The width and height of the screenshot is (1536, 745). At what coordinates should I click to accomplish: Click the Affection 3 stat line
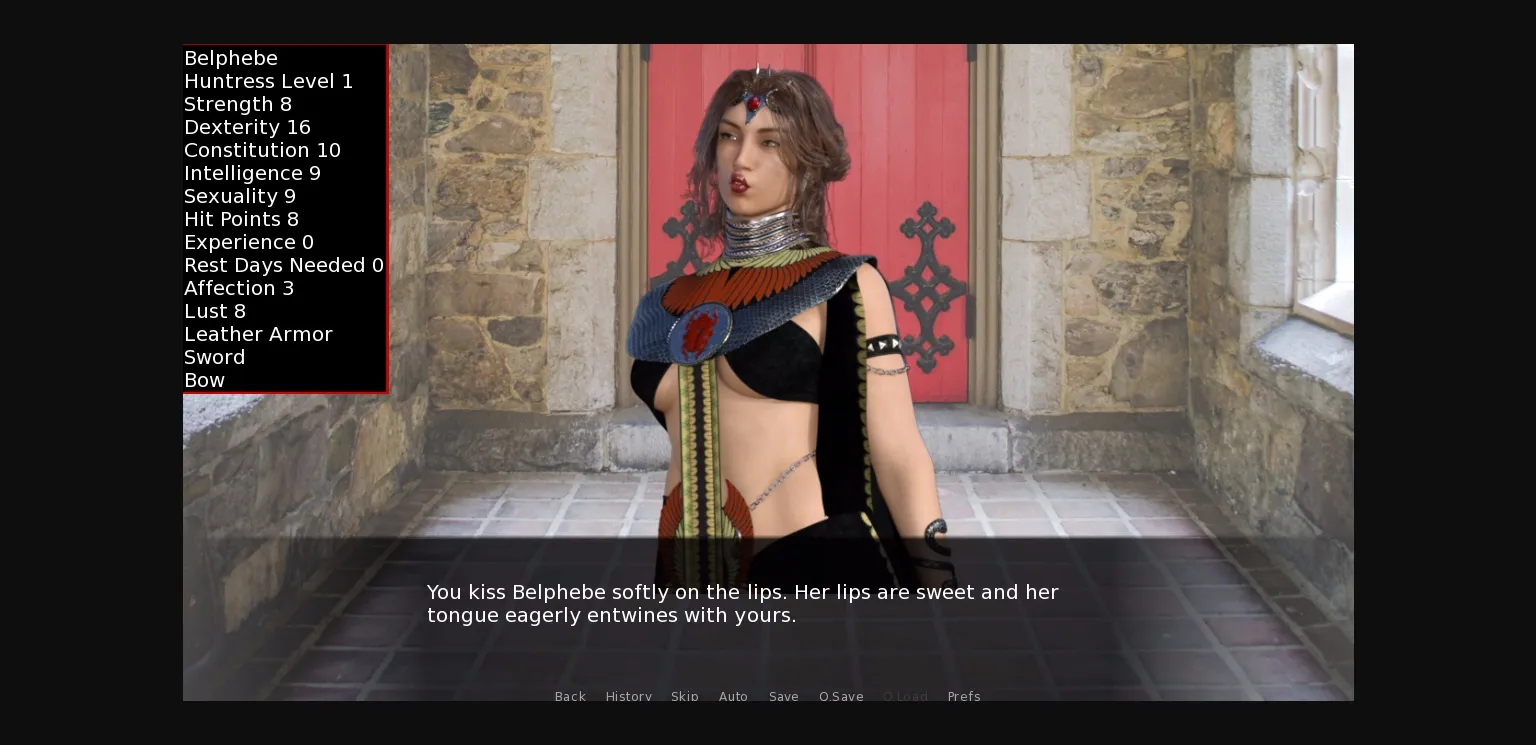[x=239, y=288]
